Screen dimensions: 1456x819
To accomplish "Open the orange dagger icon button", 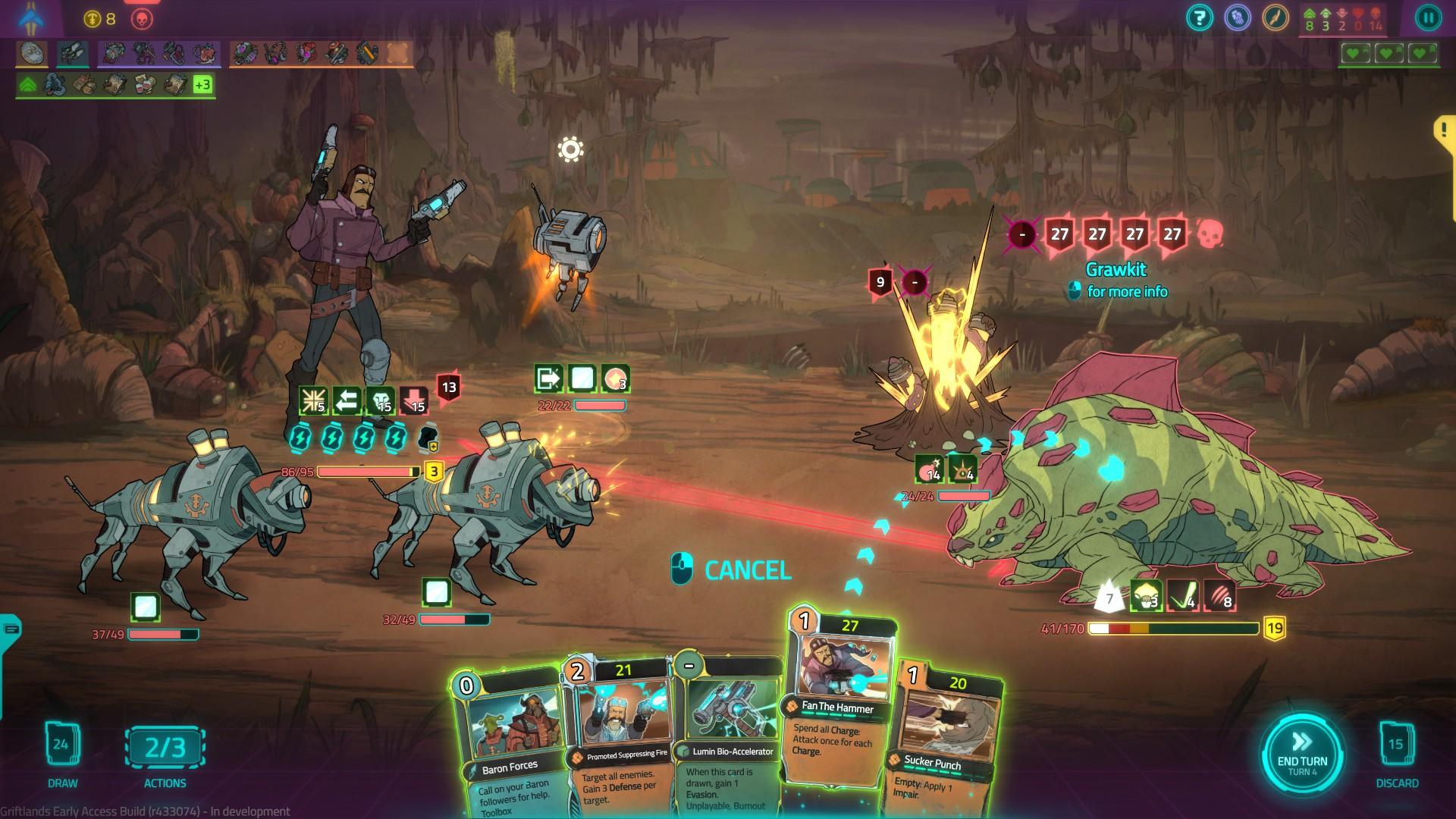I will 1276,17.
